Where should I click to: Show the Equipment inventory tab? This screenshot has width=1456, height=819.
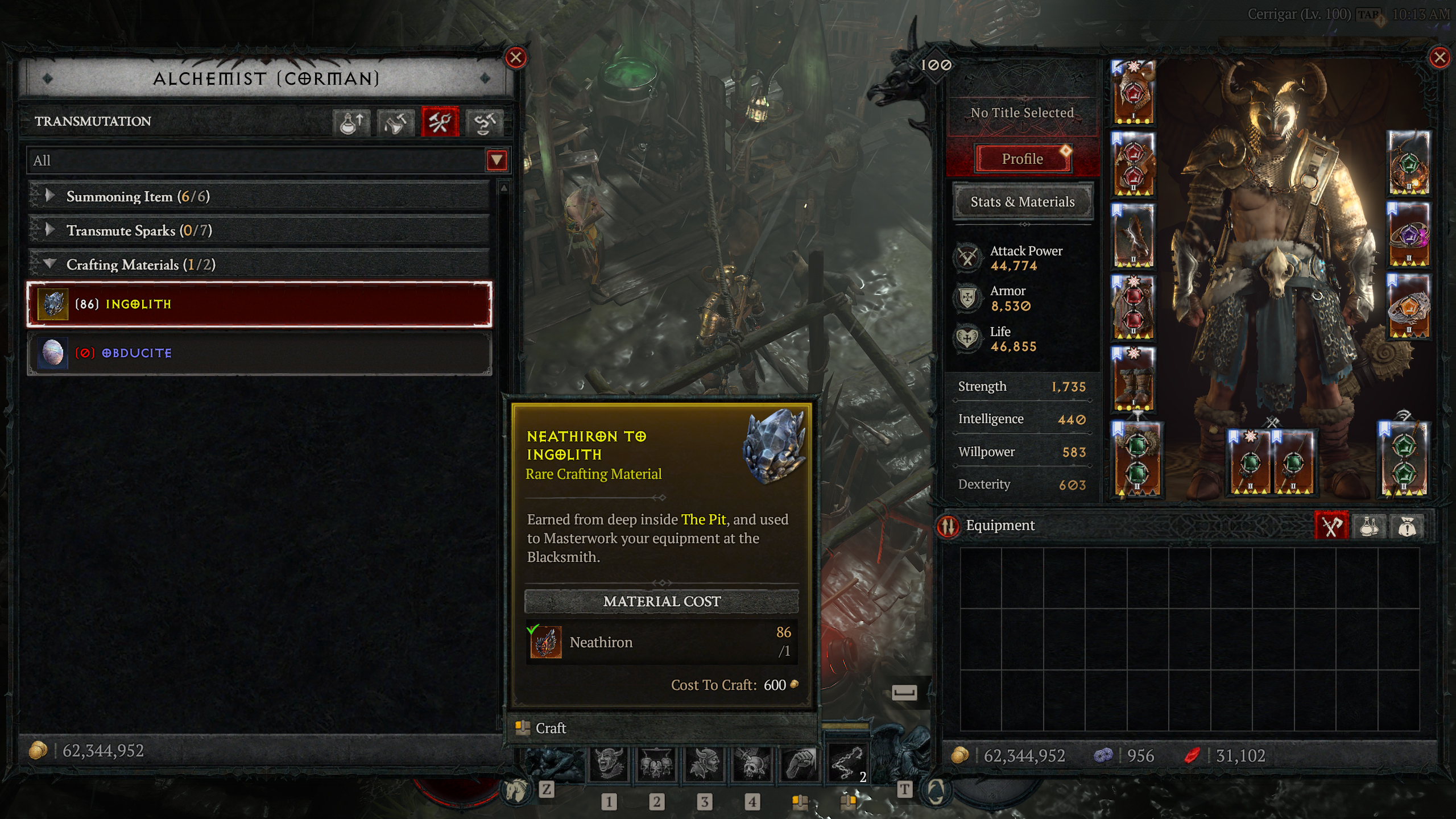pyautogui.click(x=1331, y=526)
